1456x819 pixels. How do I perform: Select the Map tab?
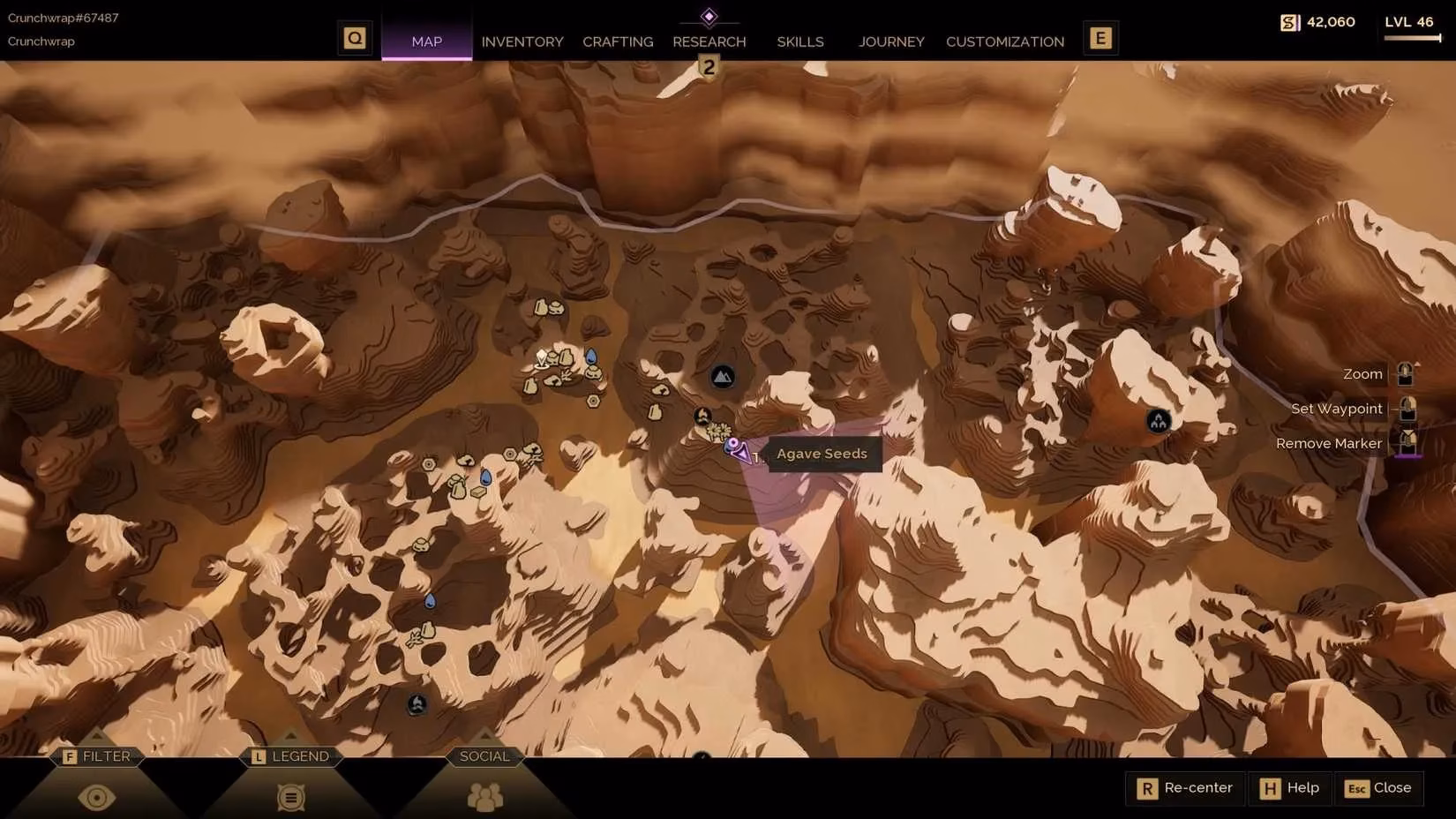426,41
